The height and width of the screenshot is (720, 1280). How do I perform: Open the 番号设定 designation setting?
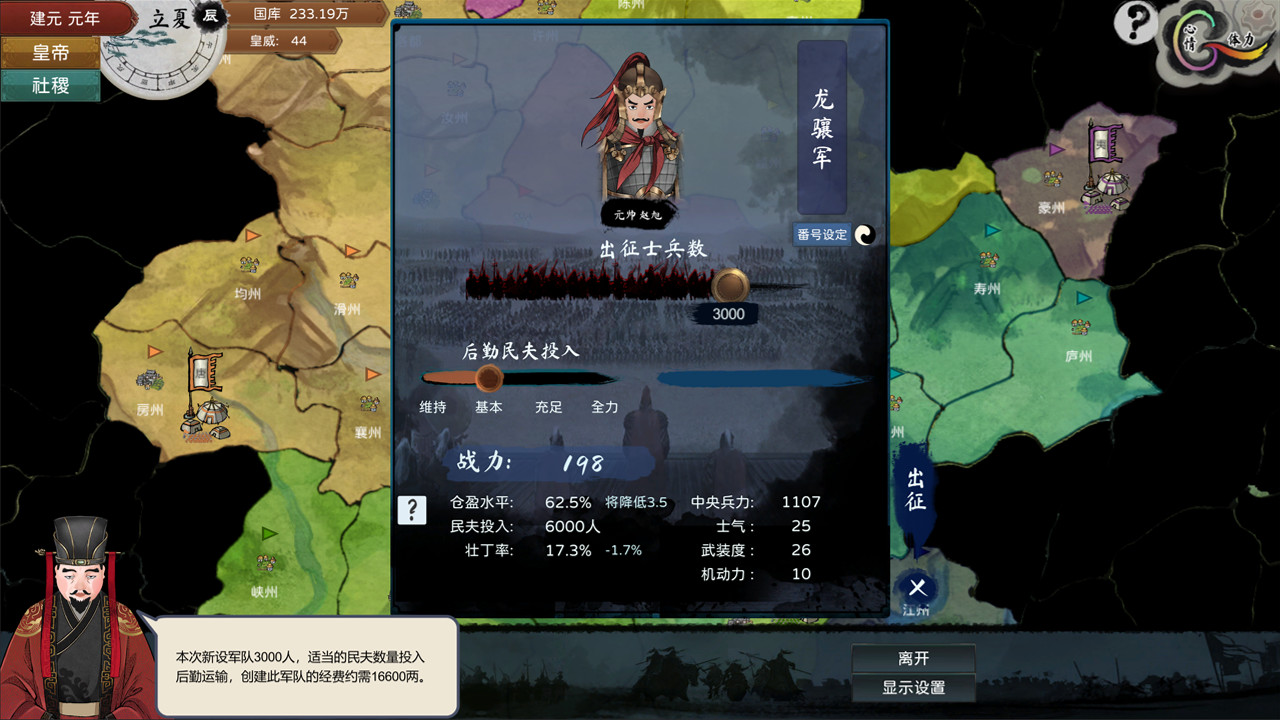pyautogui.click(x=820, y=233)
